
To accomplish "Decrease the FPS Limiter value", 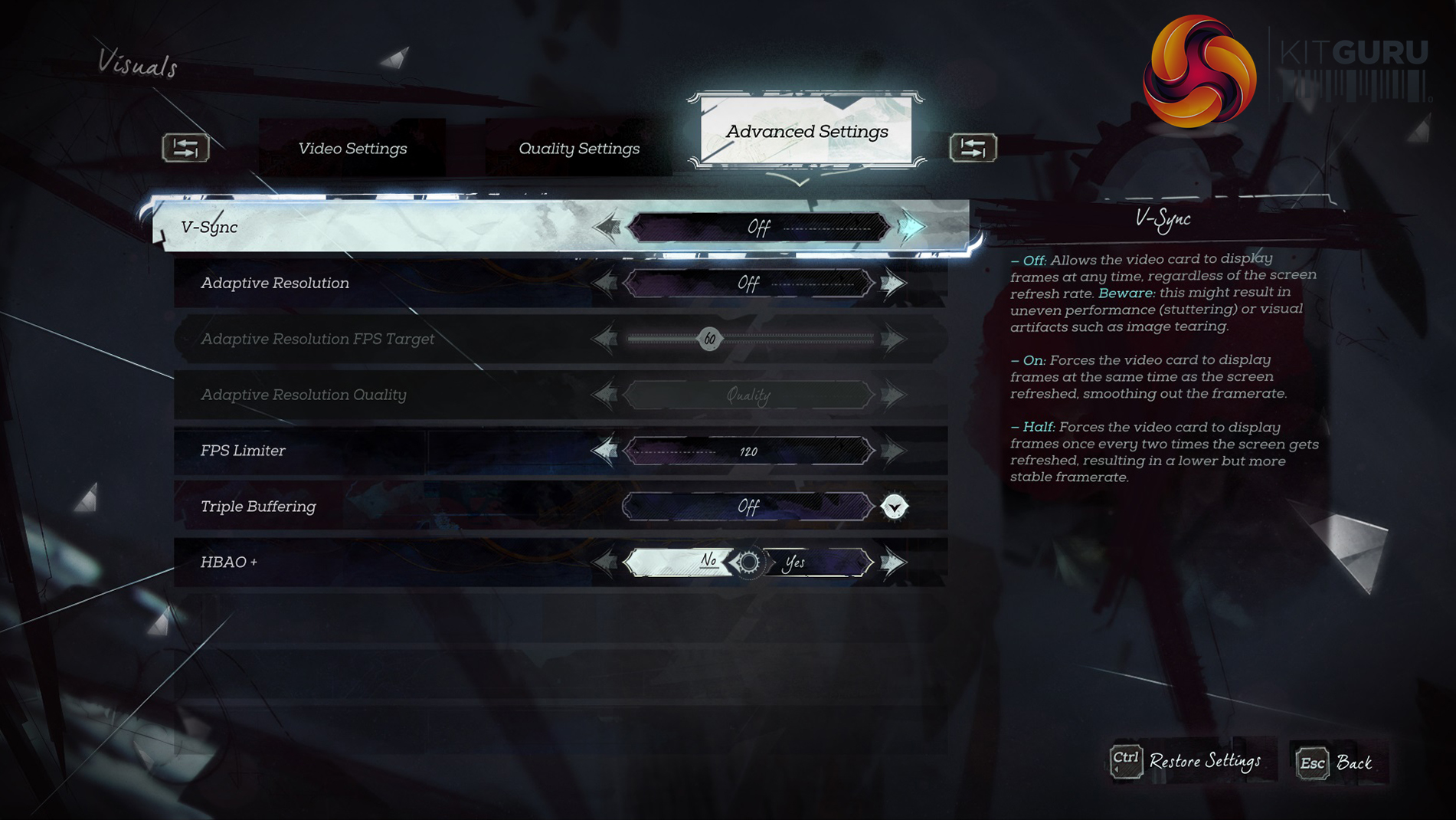I will coord(605,451).
